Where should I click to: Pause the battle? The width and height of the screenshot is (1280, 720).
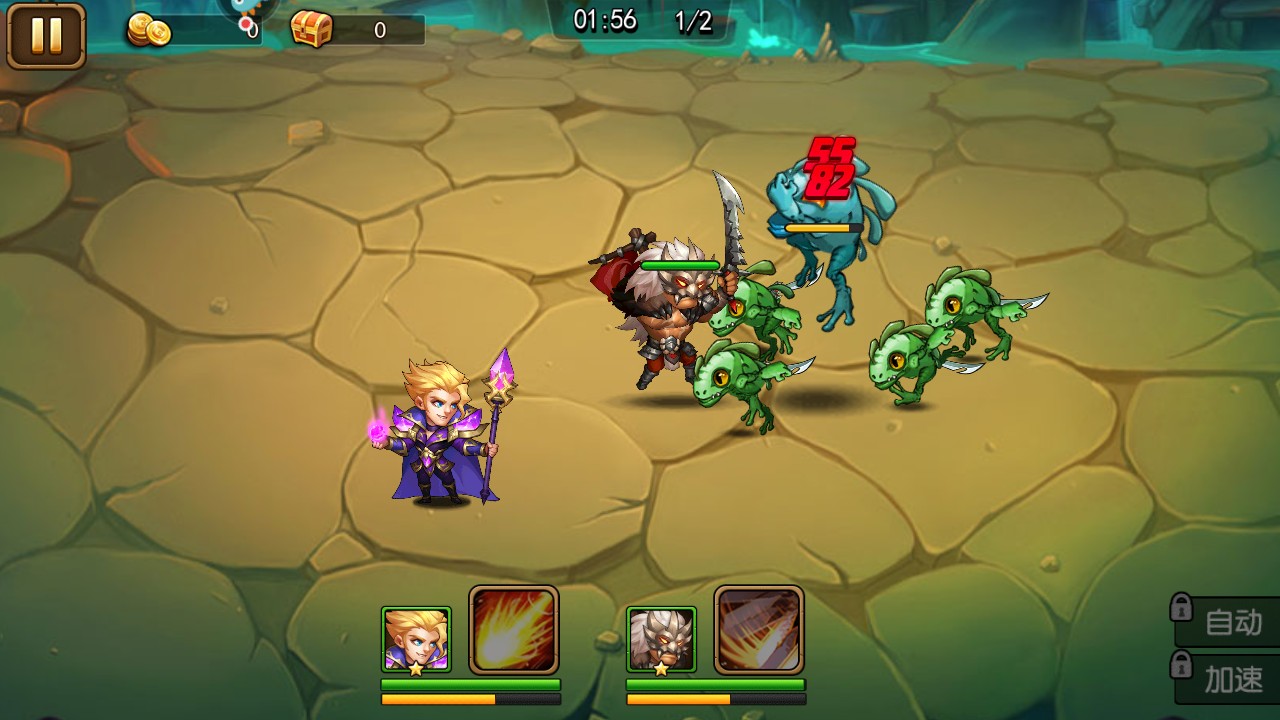coord(46,36)
